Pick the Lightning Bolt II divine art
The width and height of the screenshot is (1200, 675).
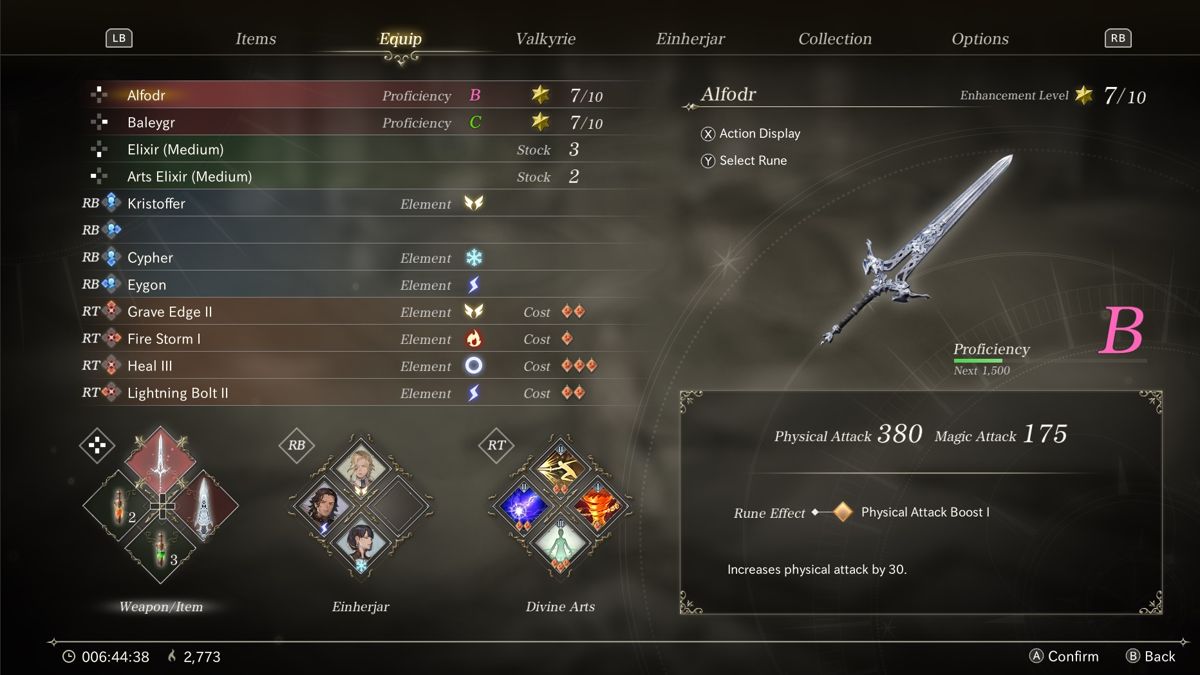(x=178, y=393)
